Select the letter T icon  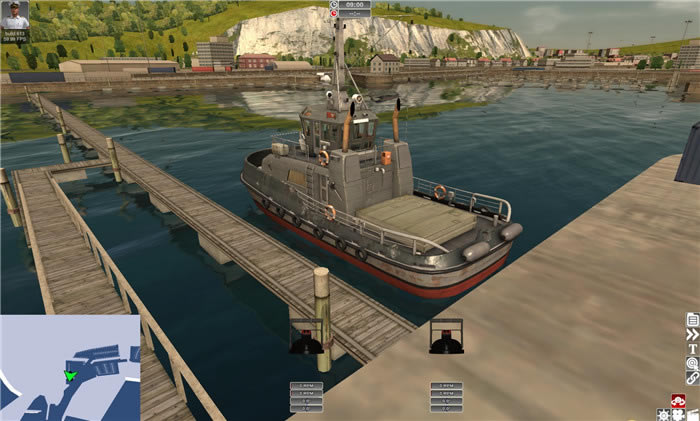click(x=692, y=349)
